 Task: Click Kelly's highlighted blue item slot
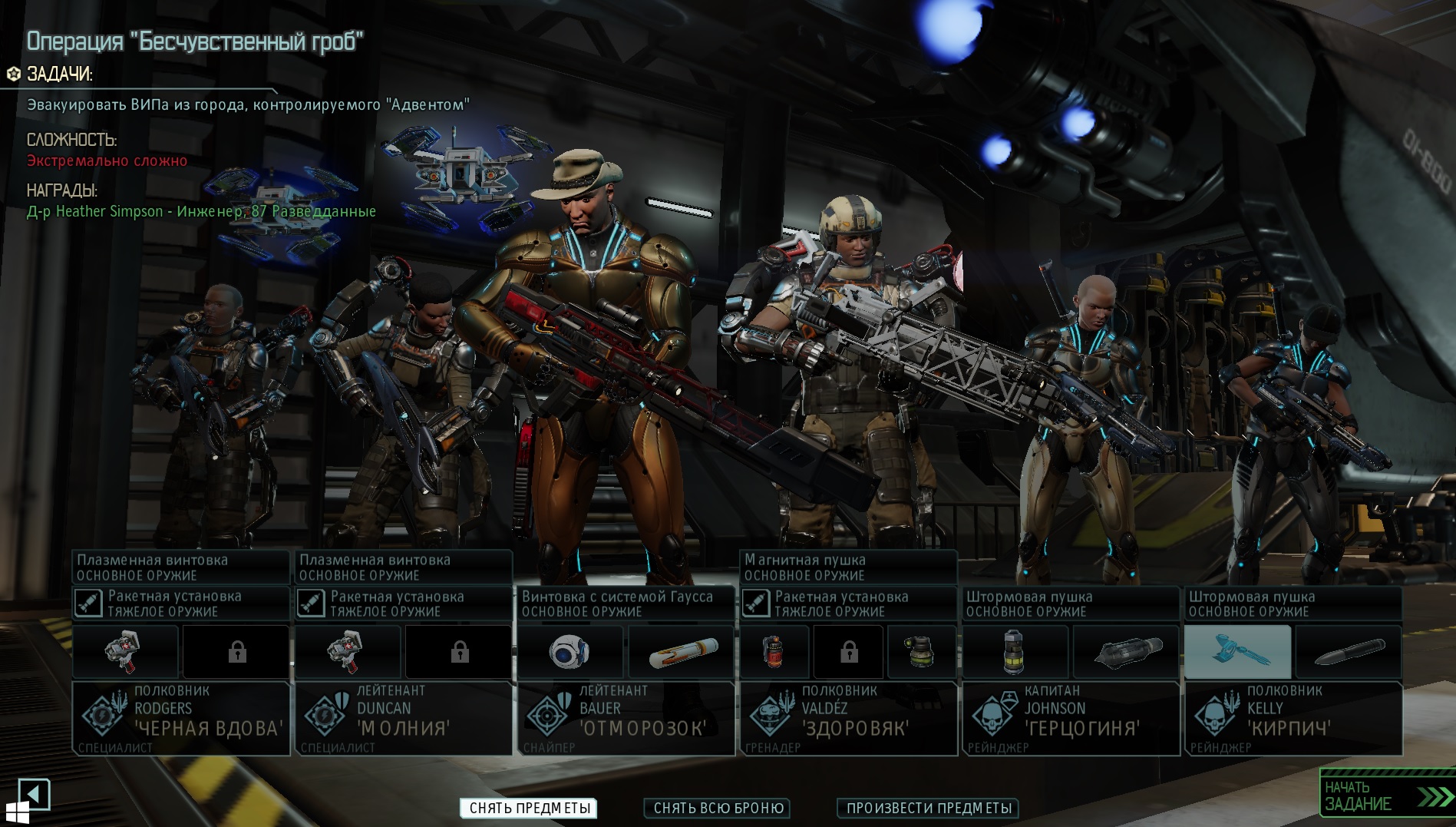point(1237,653)
